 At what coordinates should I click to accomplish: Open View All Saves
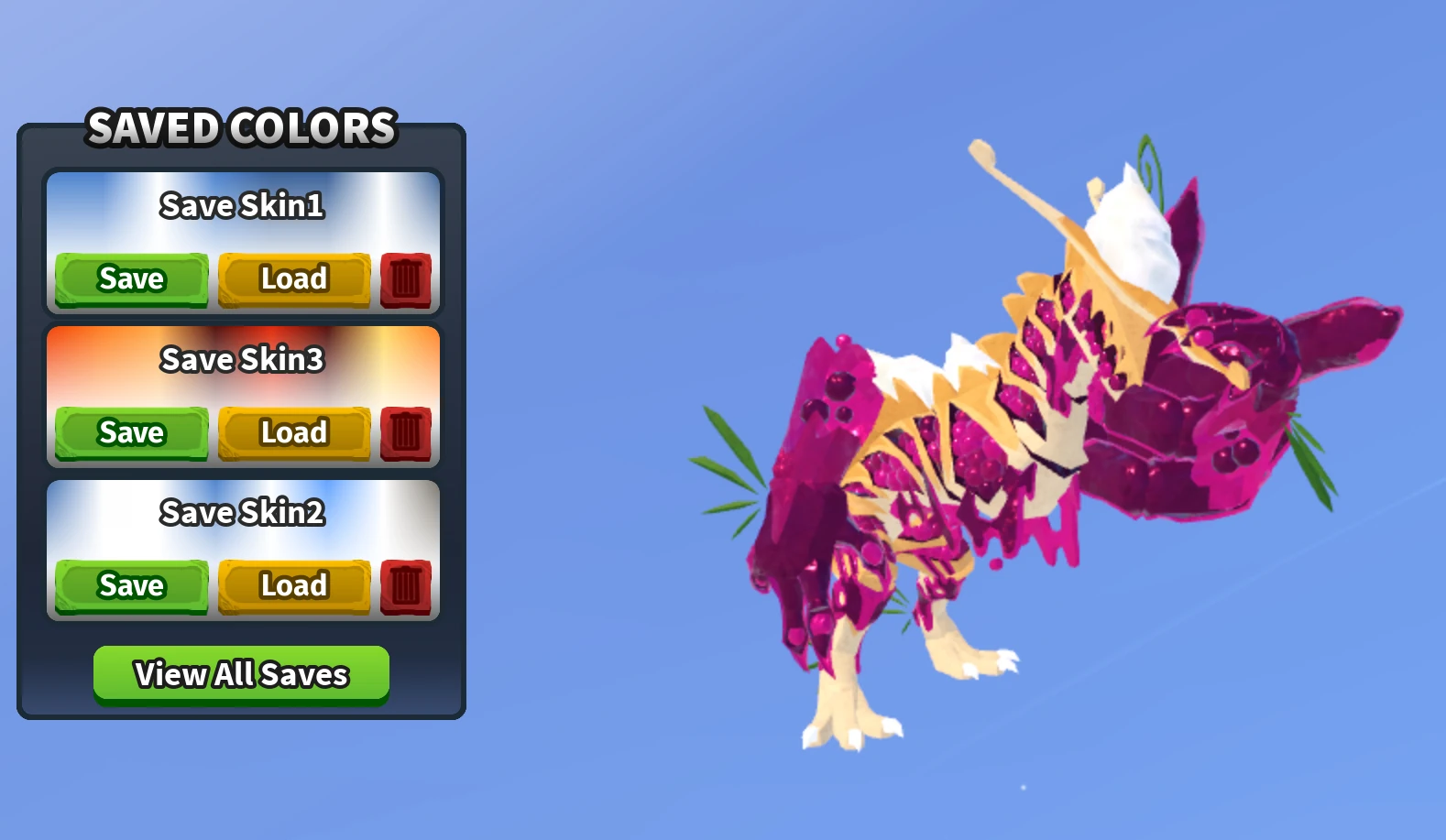point(241,673)
